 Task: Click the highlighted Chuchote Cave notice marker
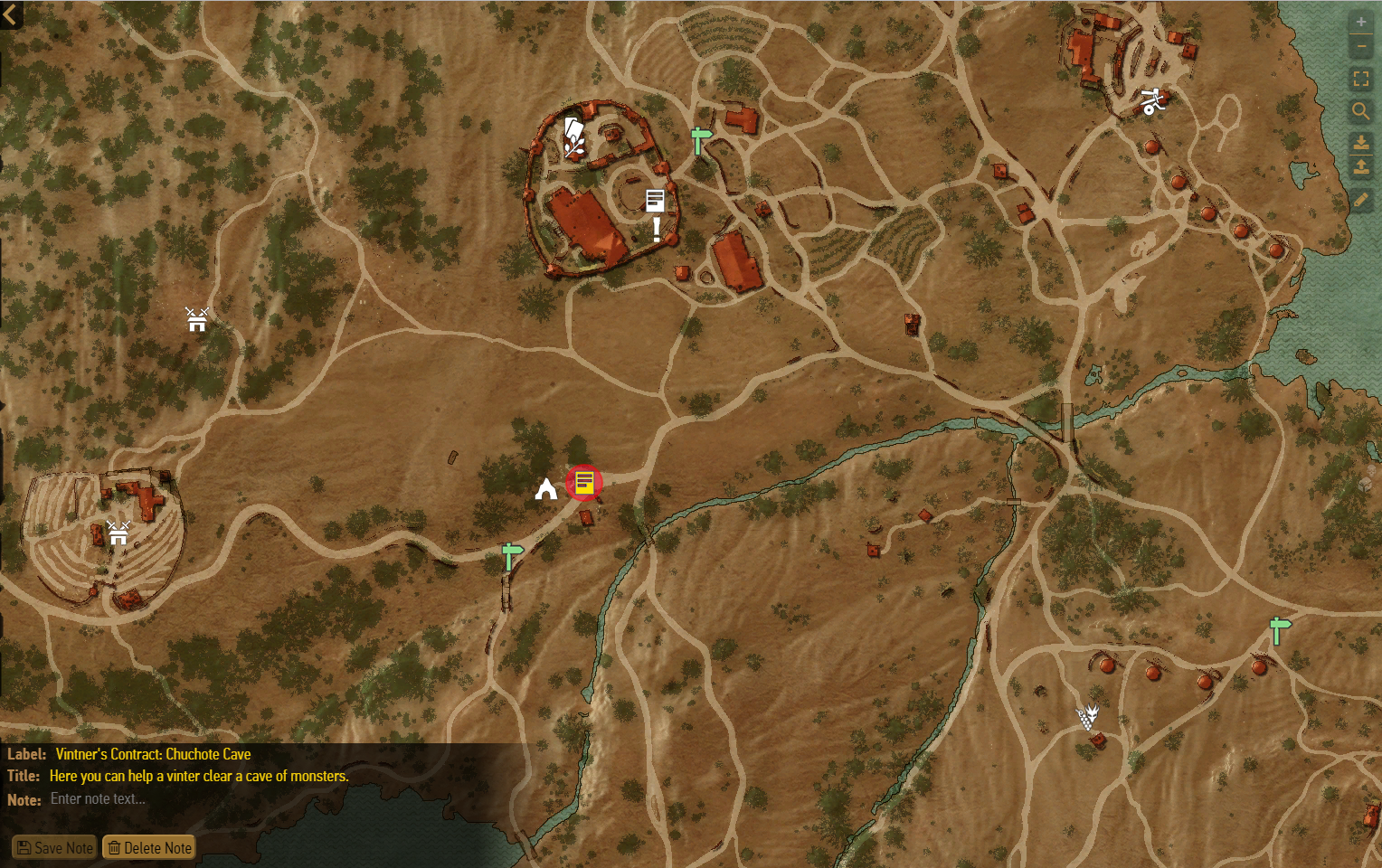[584, 483]
